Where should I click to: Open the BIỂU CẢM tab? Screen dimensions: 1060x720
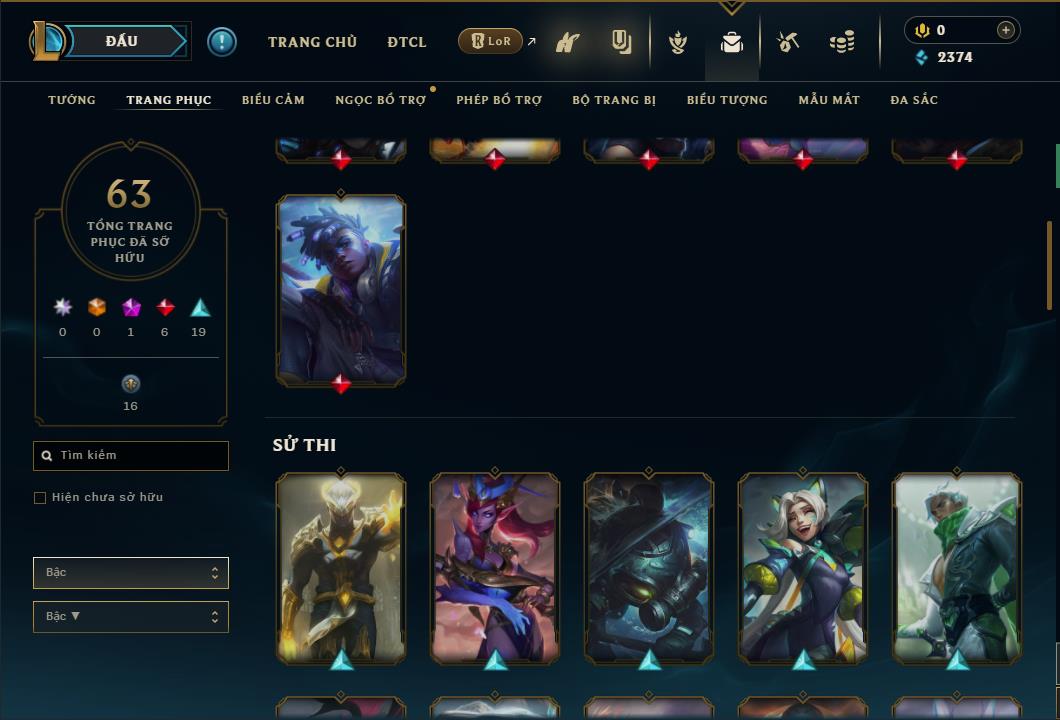(273, 100)
